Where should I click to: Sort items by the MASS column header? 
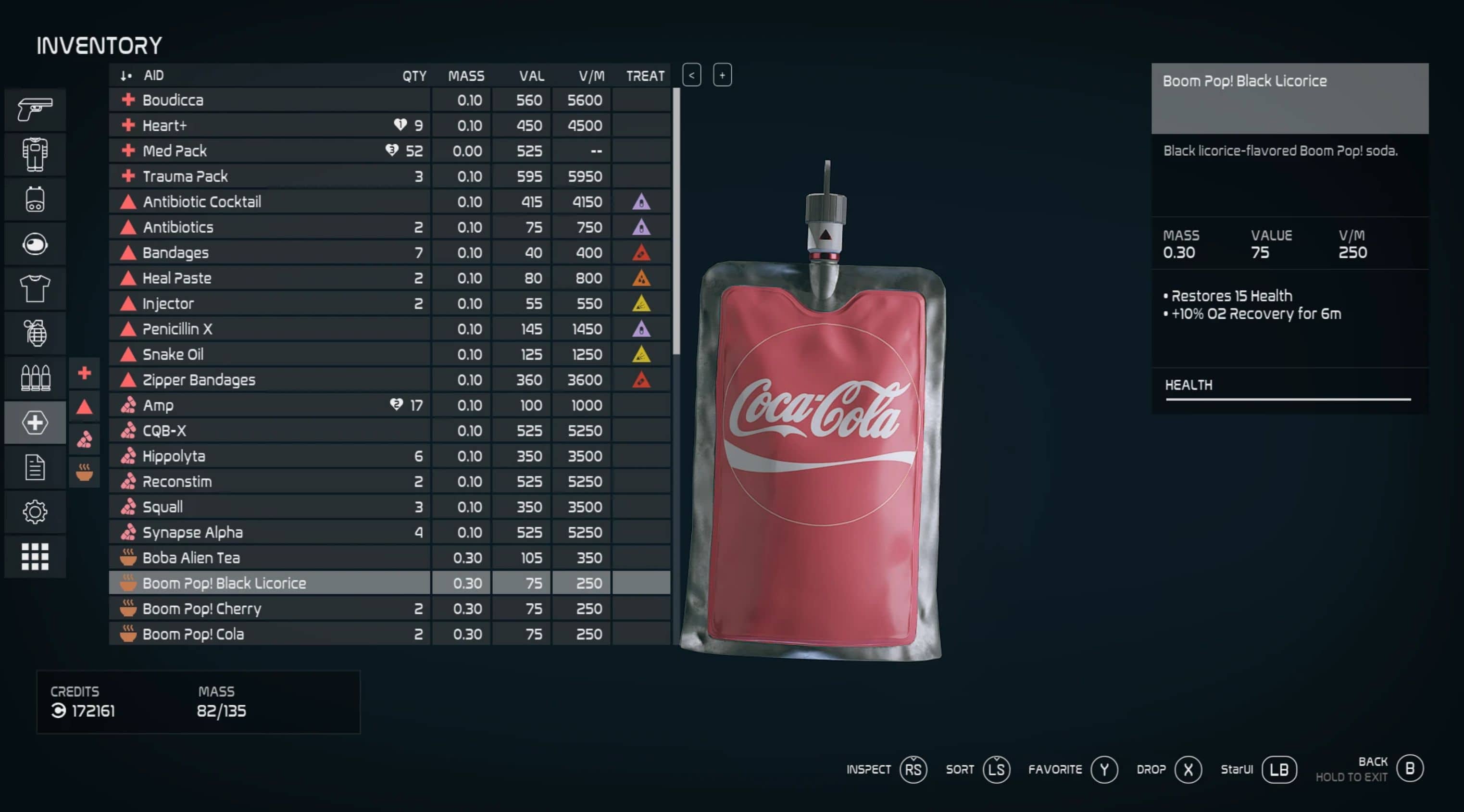pyautogui.click(x=466, y=75)
